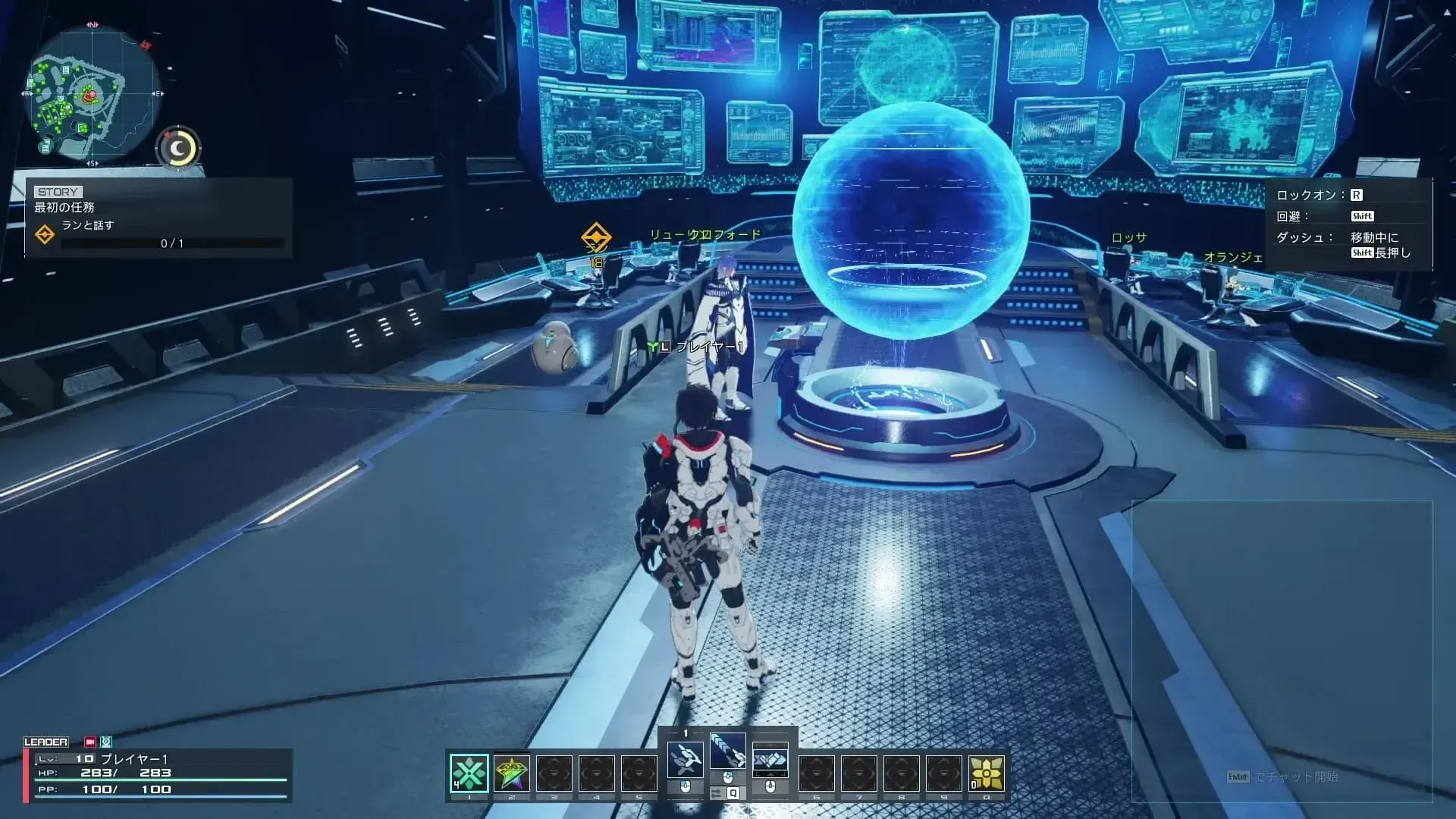Click the red marker on minimap edge

pos(146,45)
